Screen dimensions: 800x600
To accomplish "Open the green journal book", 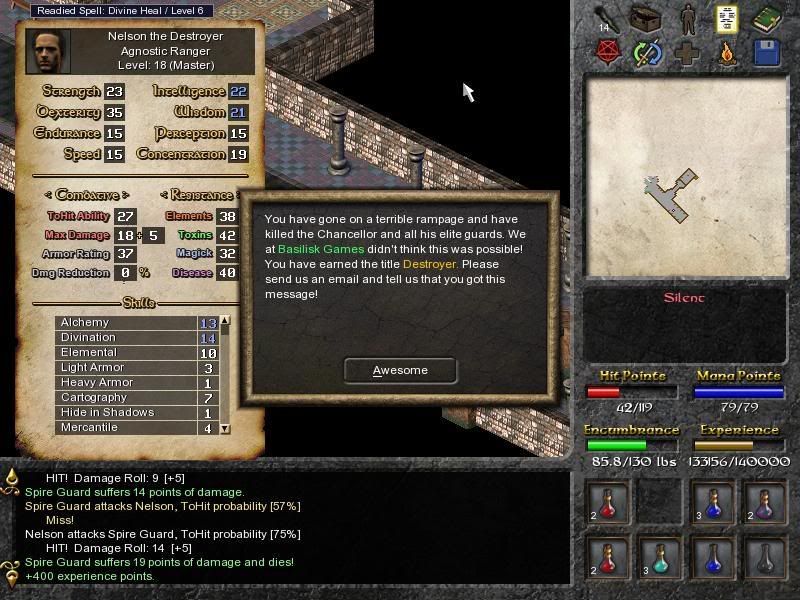I will pyautogui.click(x=766, y=18).
